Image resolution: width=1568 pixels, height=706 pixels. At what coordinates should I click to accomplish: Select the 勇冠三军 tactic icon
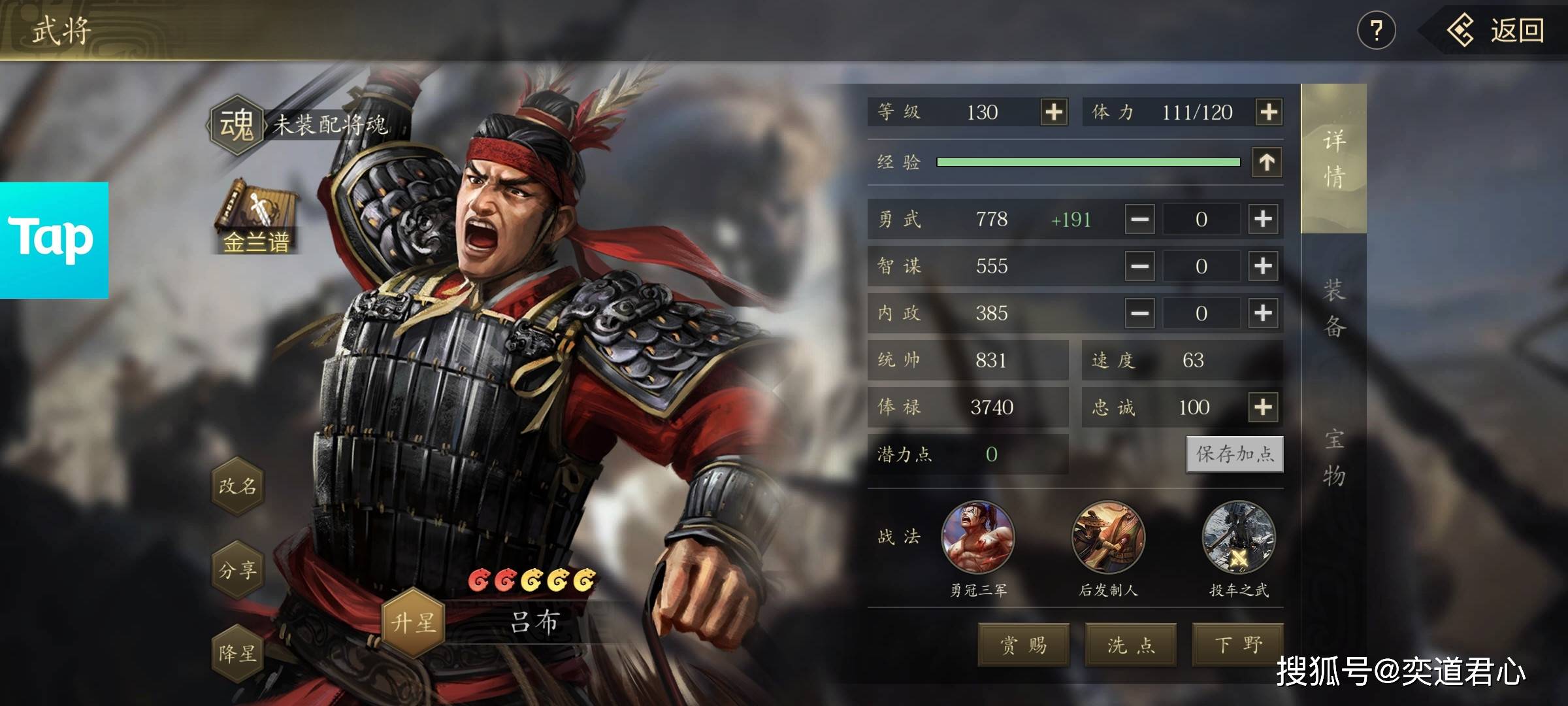click(977, 537)
